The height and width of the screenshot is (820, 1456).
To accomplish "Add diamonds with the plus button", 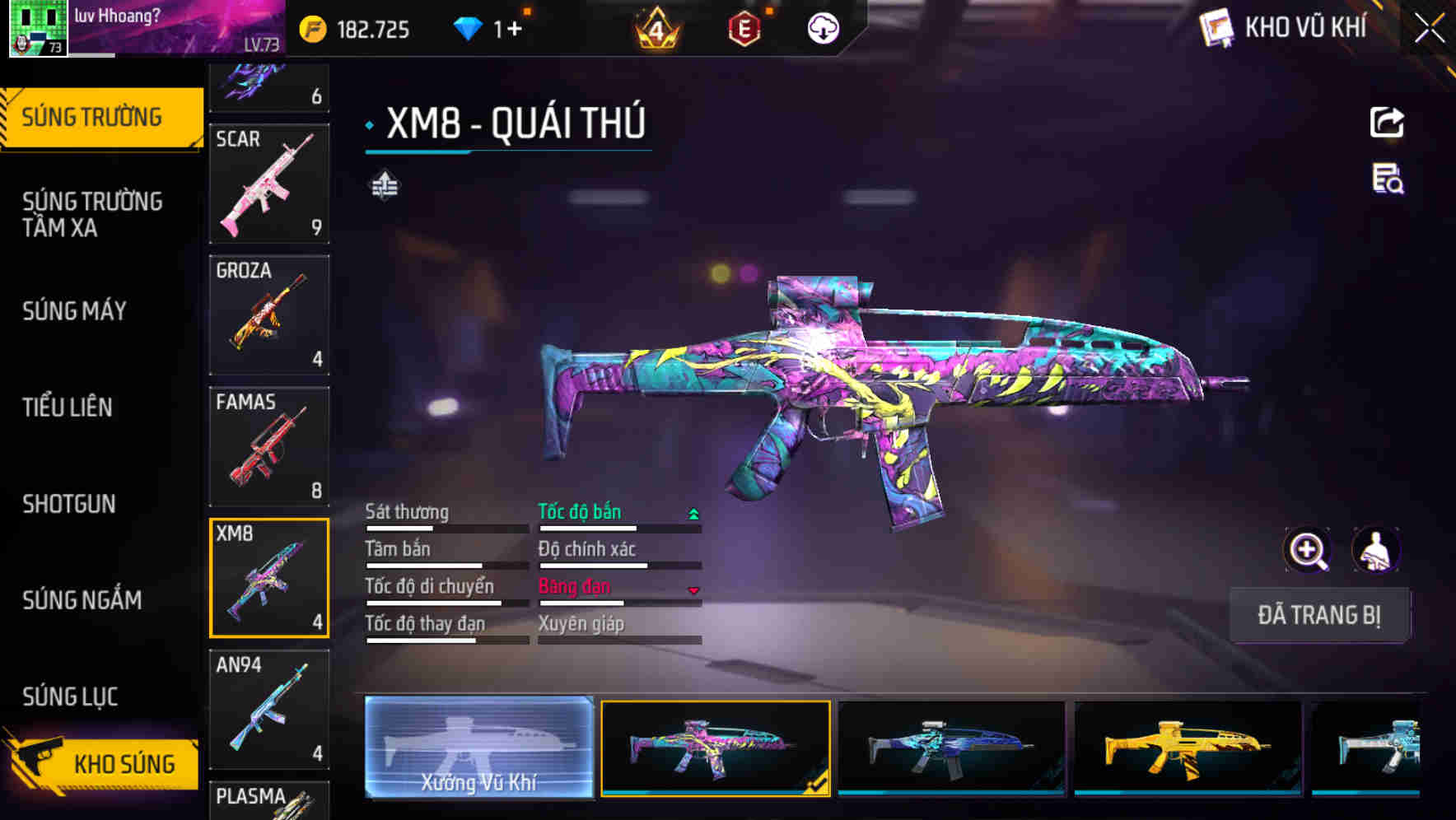I will pos(515,30).
